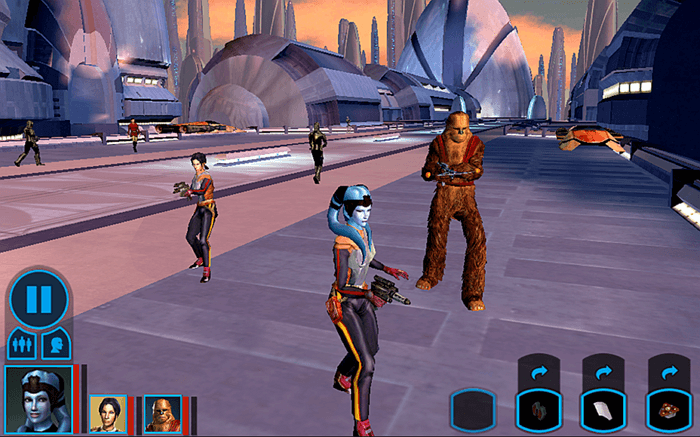Tap the large blue pause button
Screen dimensions: 700x437
click(38, 298)
